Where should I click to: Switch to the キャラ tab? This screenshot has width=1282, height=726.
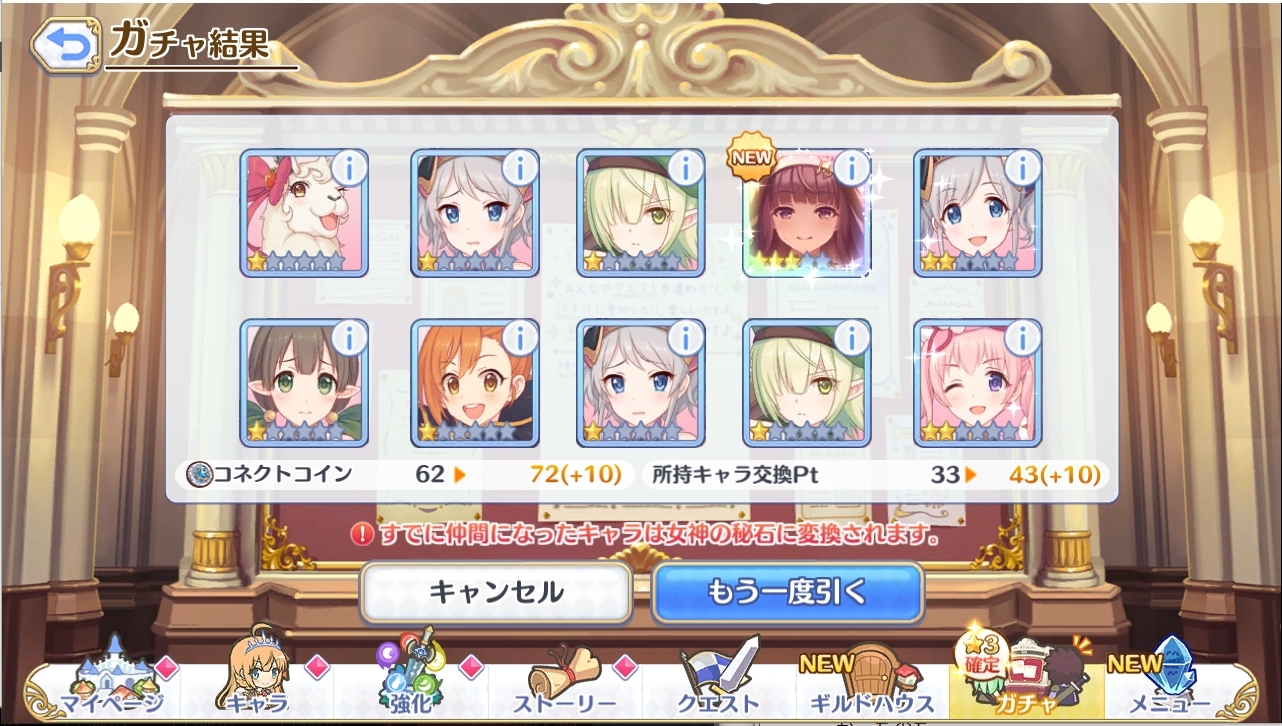[257, 685]
